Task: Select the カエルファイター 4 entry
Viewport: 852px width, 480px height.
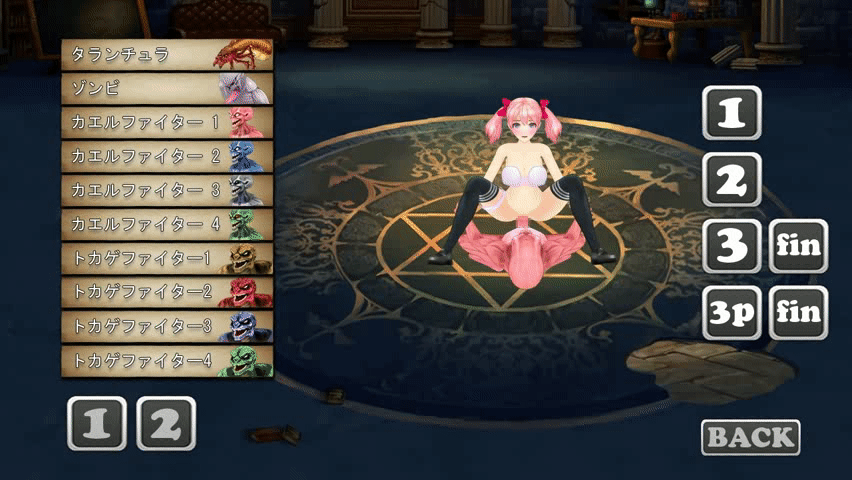Action: 166,224
